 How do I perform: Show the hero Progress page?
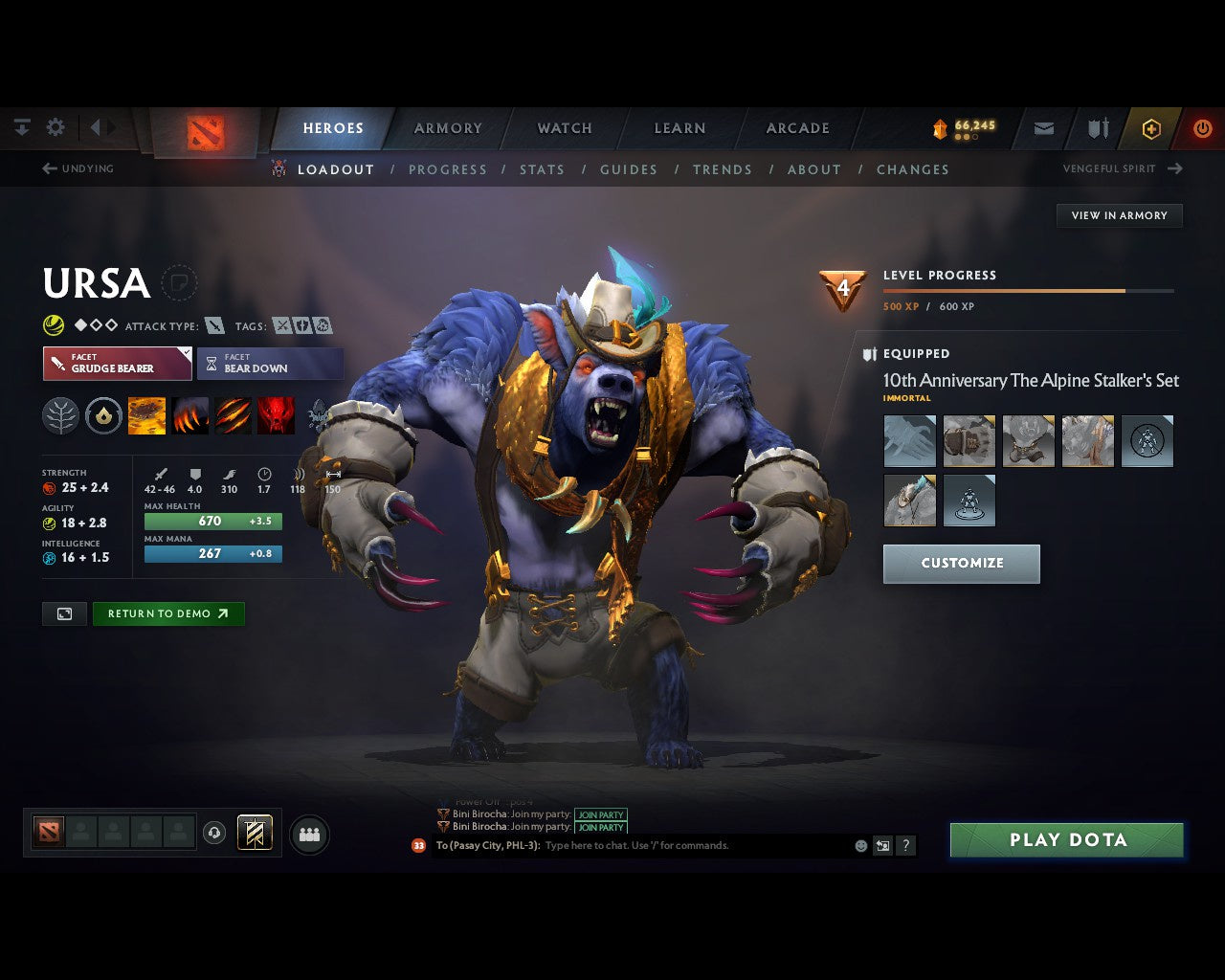tap(447, 169)
